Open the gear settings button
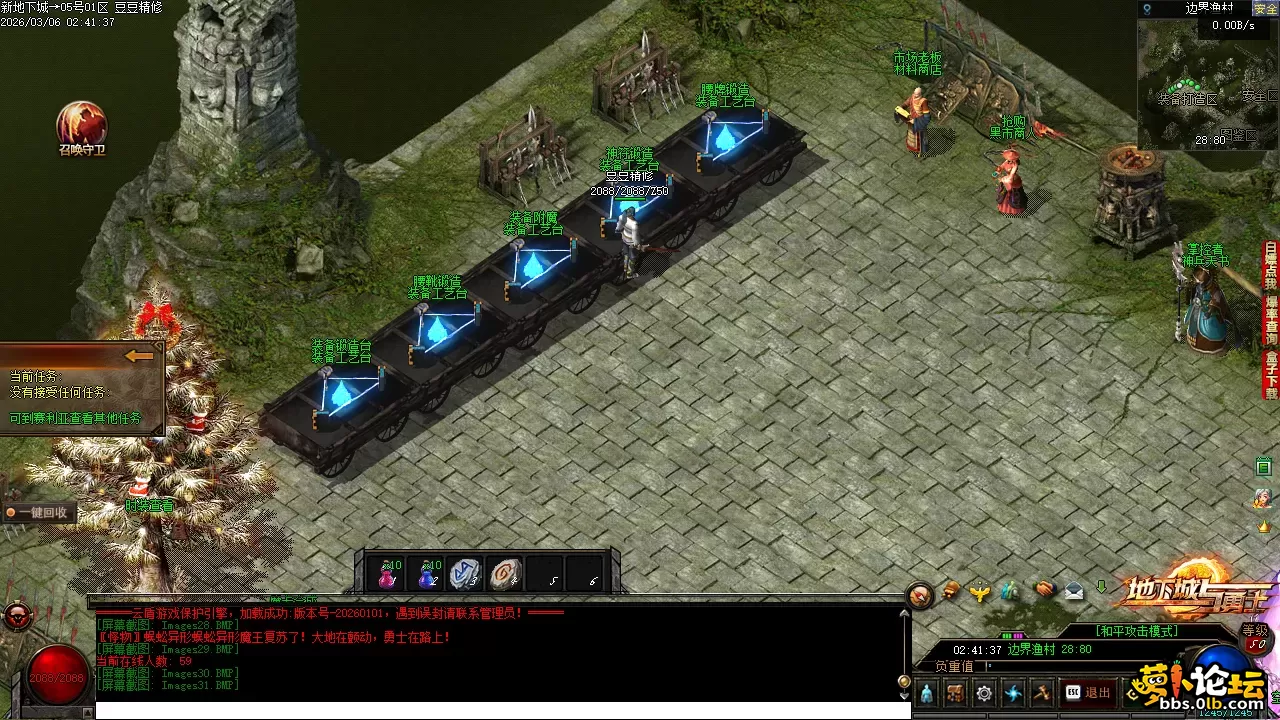This screenshot has width=1280, height=720. [985, 692]
